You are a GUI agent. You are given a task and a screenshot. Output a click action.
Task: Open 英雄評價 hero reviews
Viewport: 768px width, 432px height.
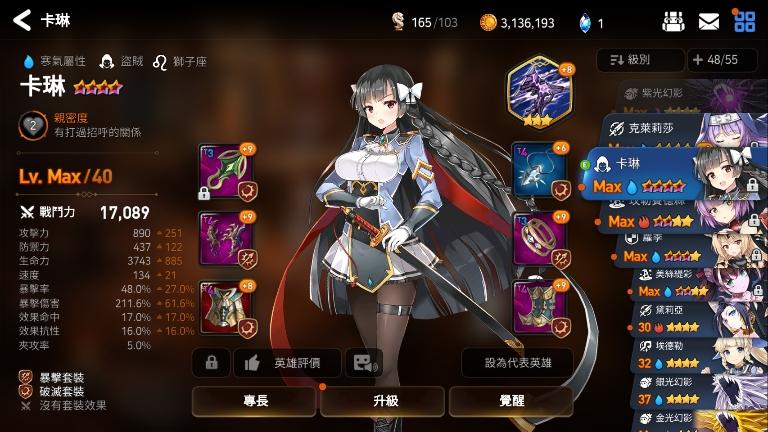tap(288, 363)
